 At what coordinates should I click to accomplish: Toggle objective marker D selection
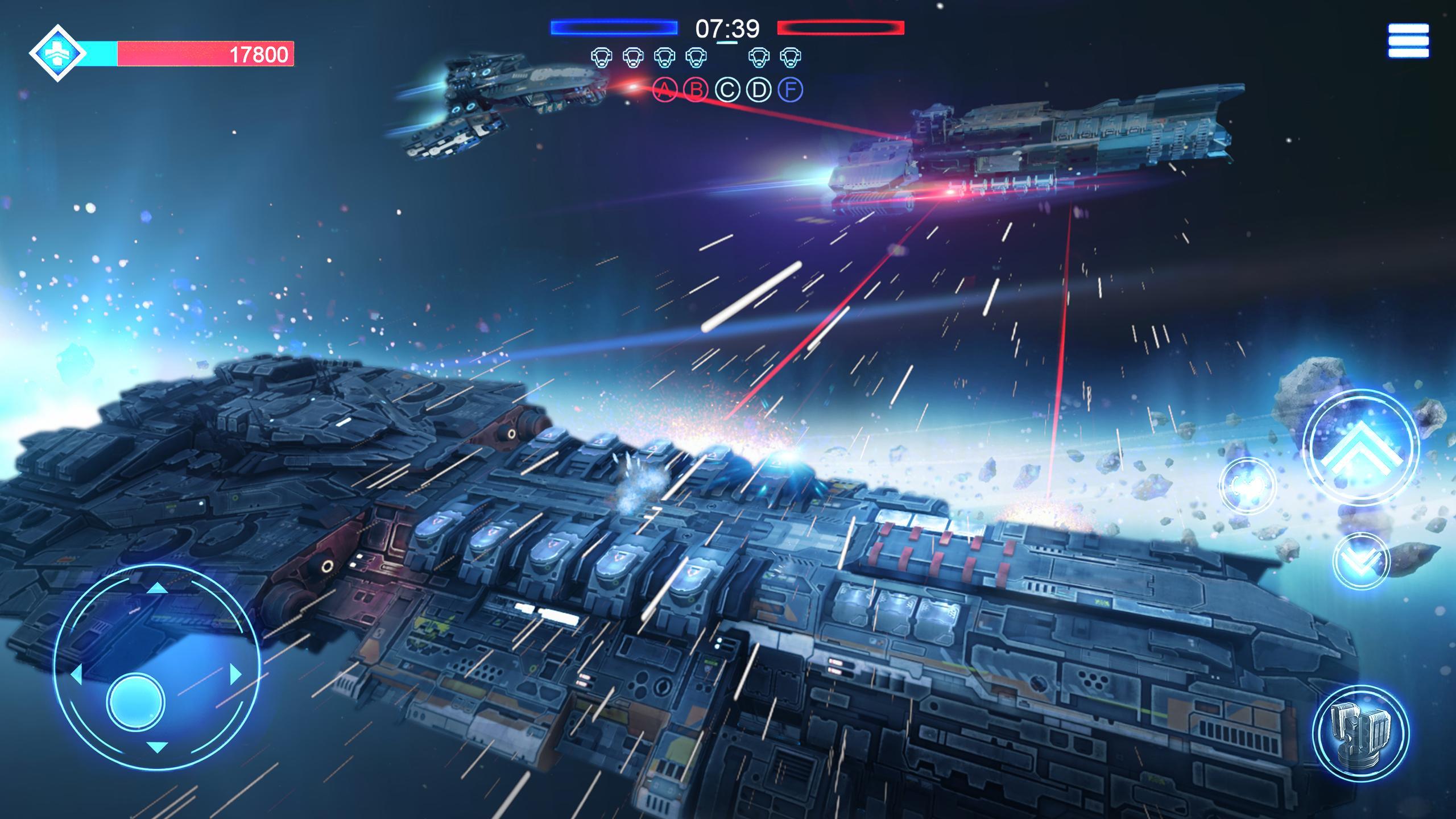click(758, 90)
